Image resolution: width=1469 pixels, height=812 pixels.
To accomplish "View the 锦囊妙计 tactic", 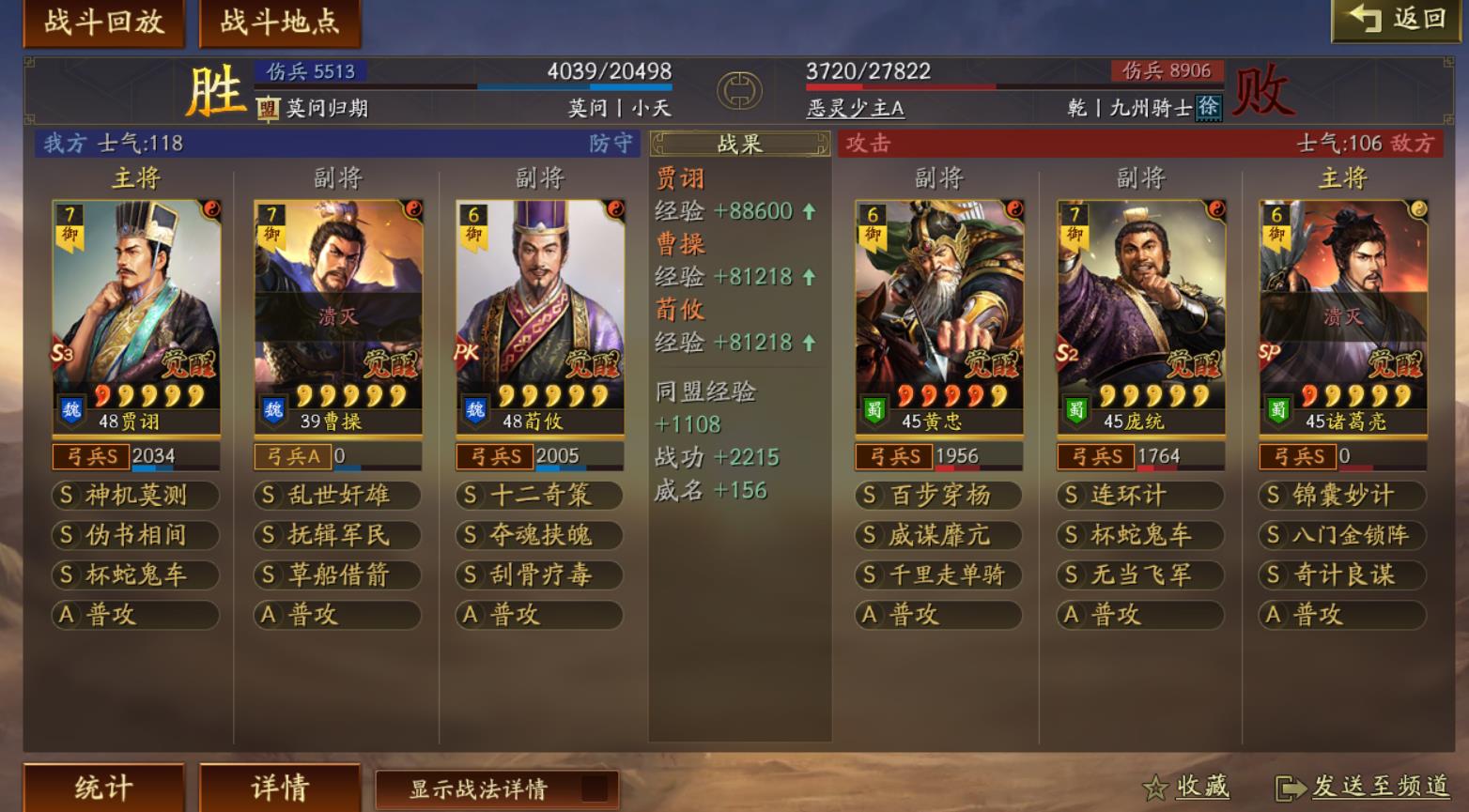I will point(1343,496).
